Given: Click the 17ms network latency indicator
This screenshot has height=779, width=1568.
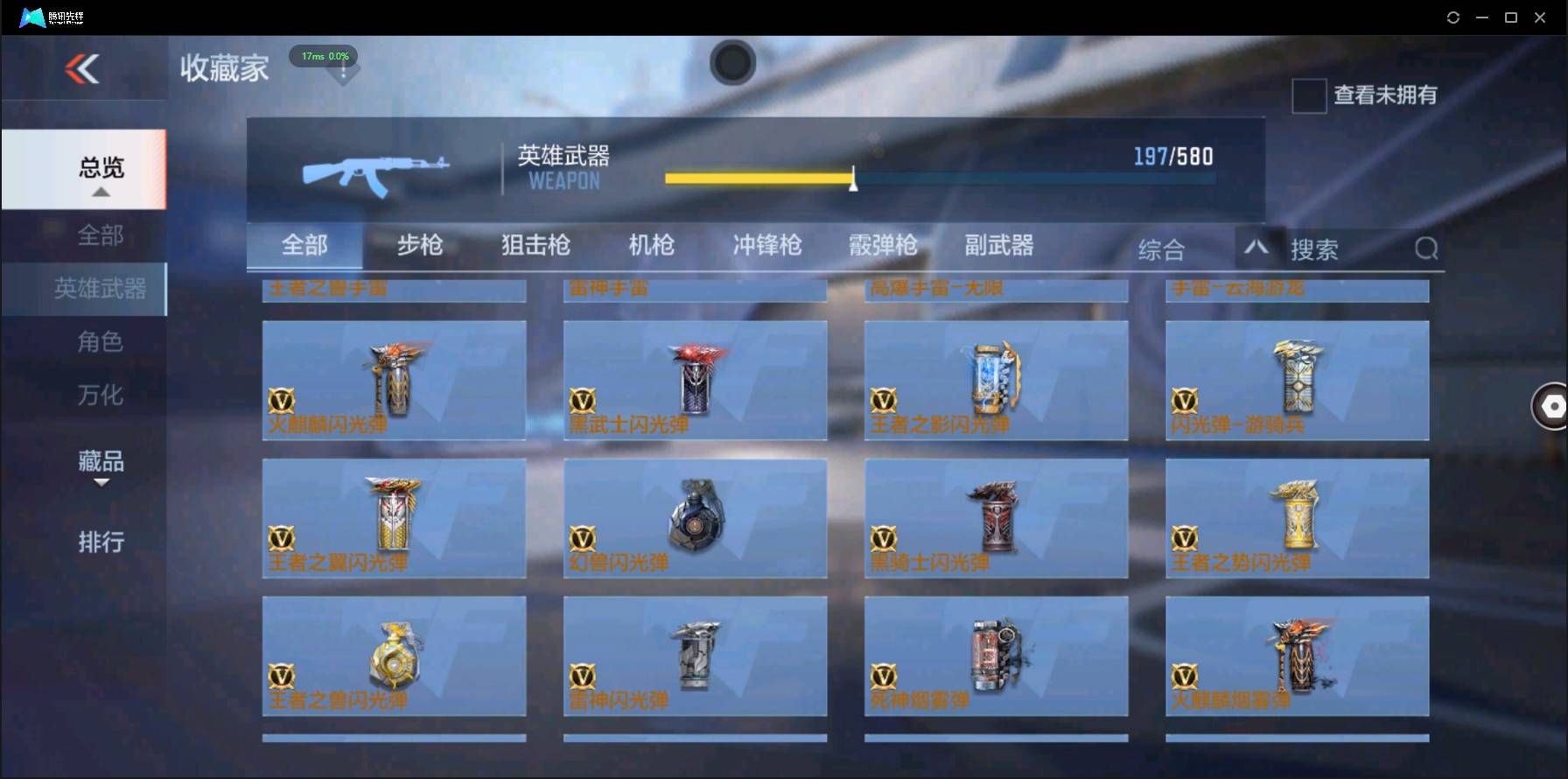Looking at the screenshot, I should pyautogui.click(x=324, y=56).
